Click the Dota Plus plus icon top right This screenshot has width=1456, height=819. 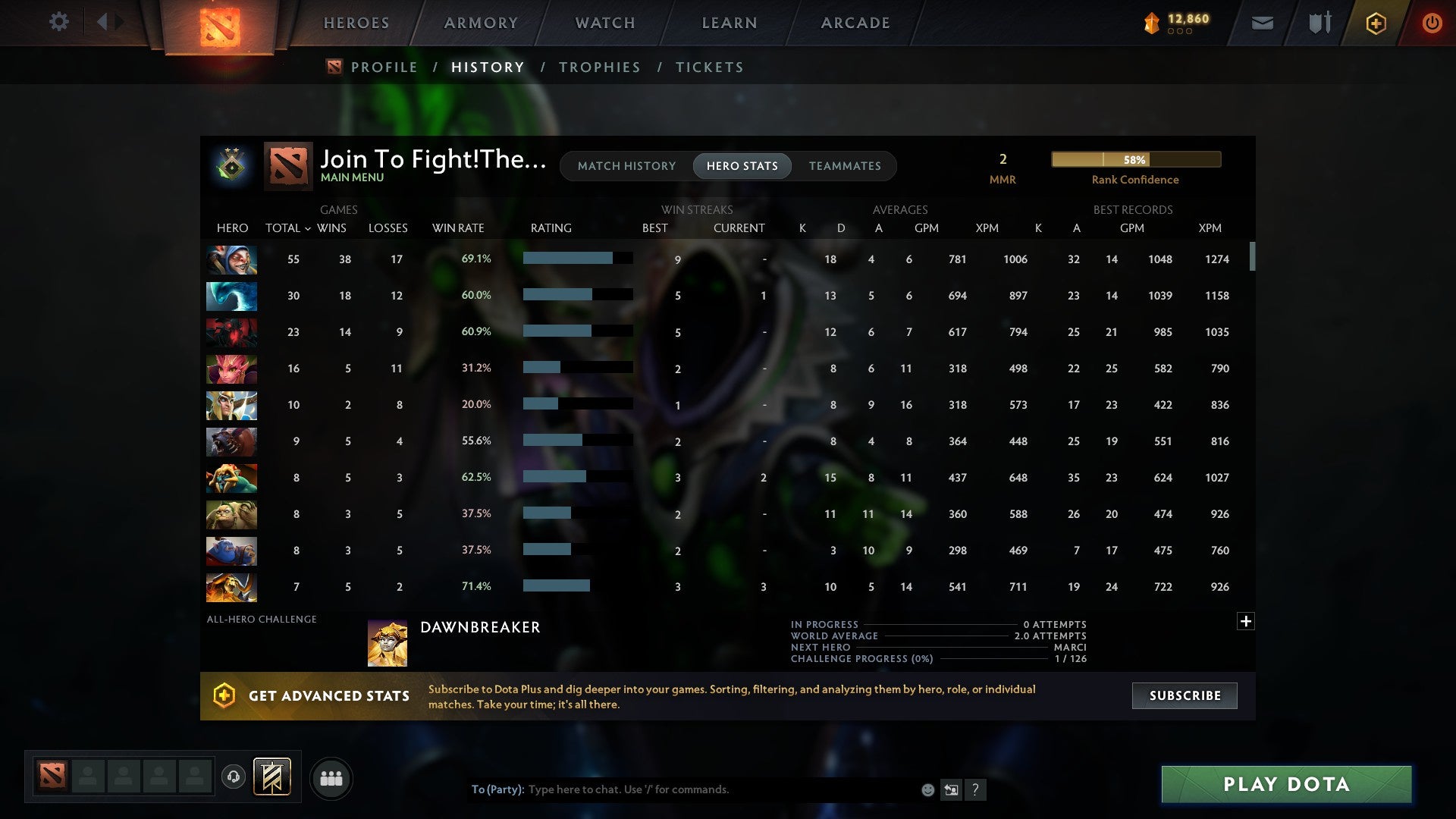click(x=1376, y=23)
